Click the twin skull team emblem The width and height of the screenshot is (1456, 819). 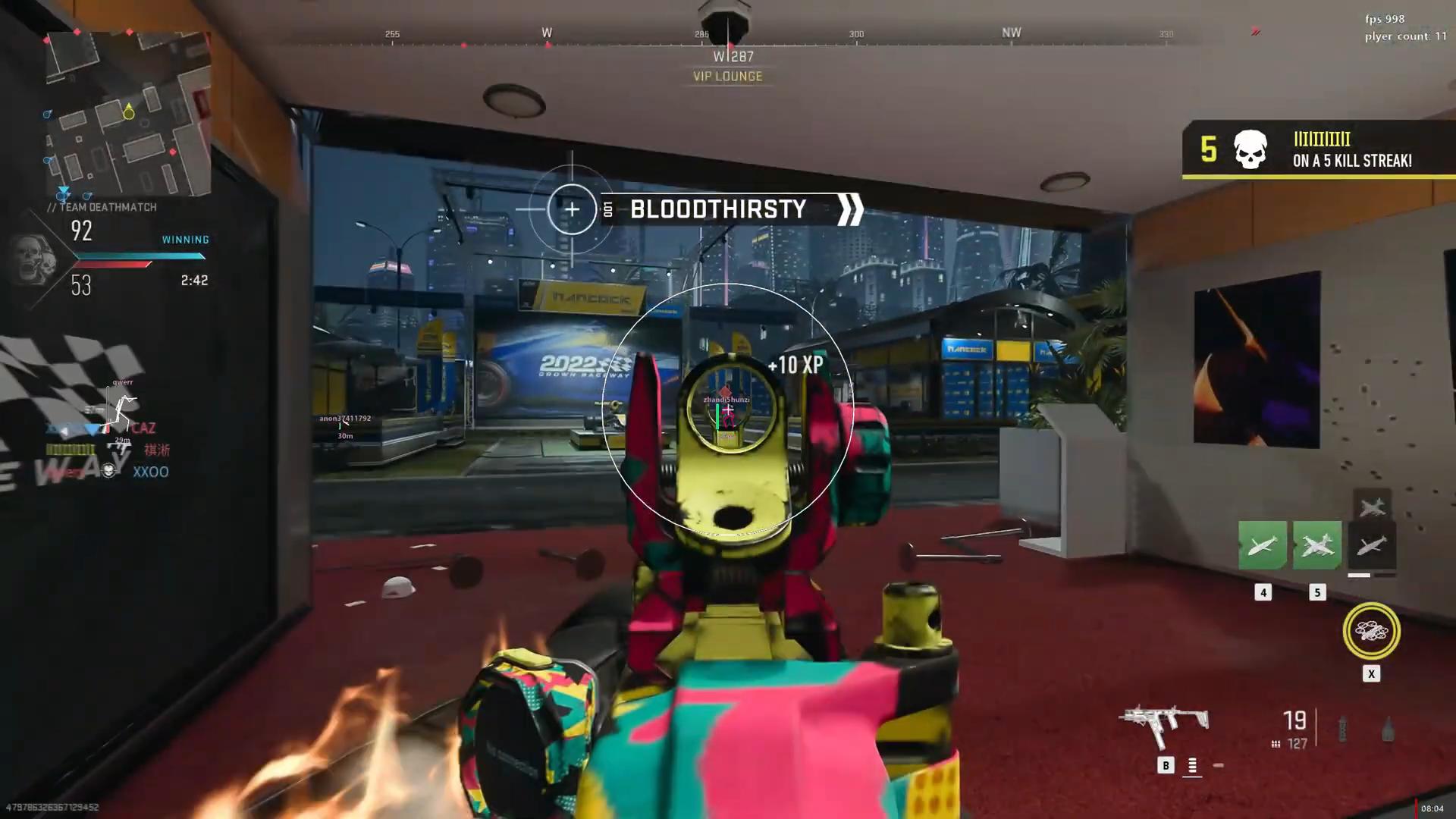tap(36, 259)
